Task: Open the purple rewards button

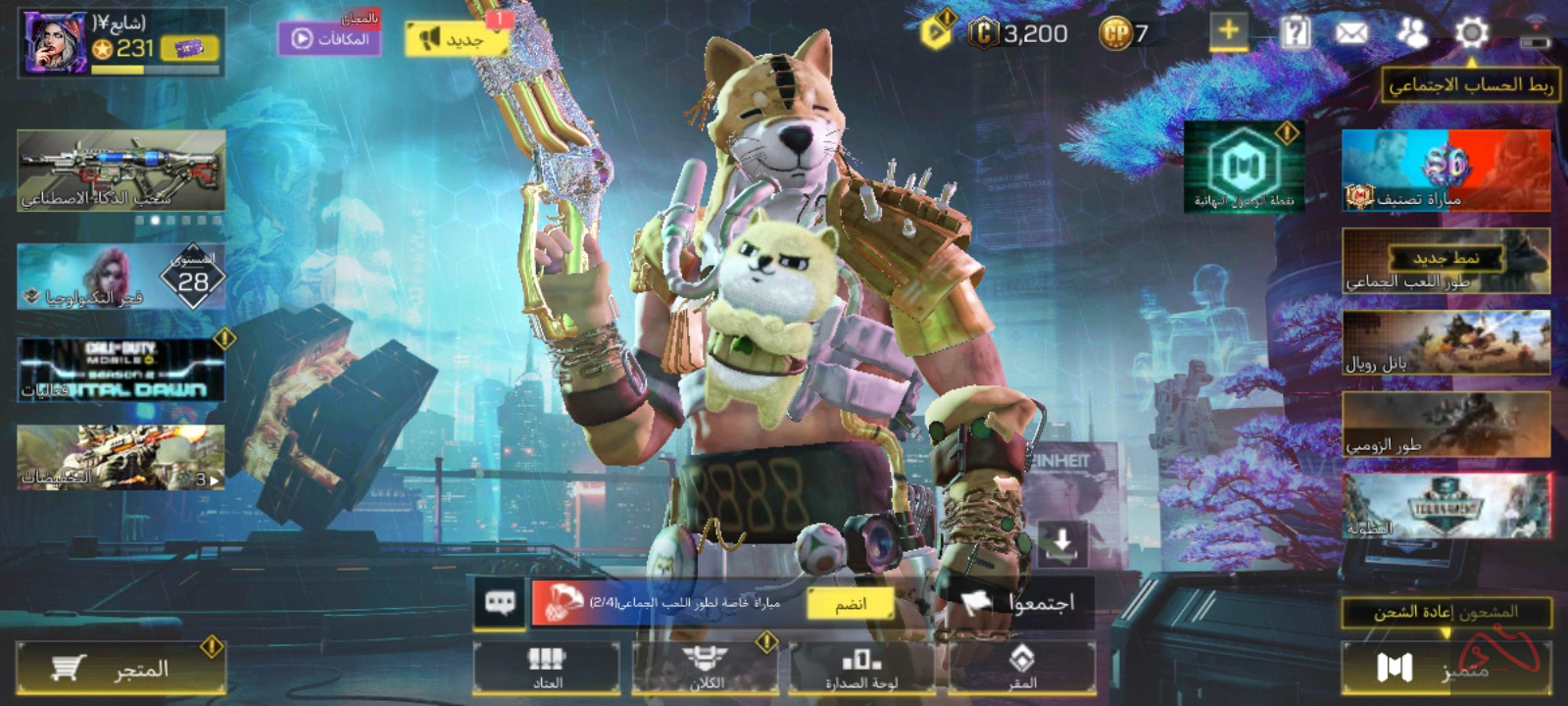Action: pyautogui.click(x=329, y=39)
